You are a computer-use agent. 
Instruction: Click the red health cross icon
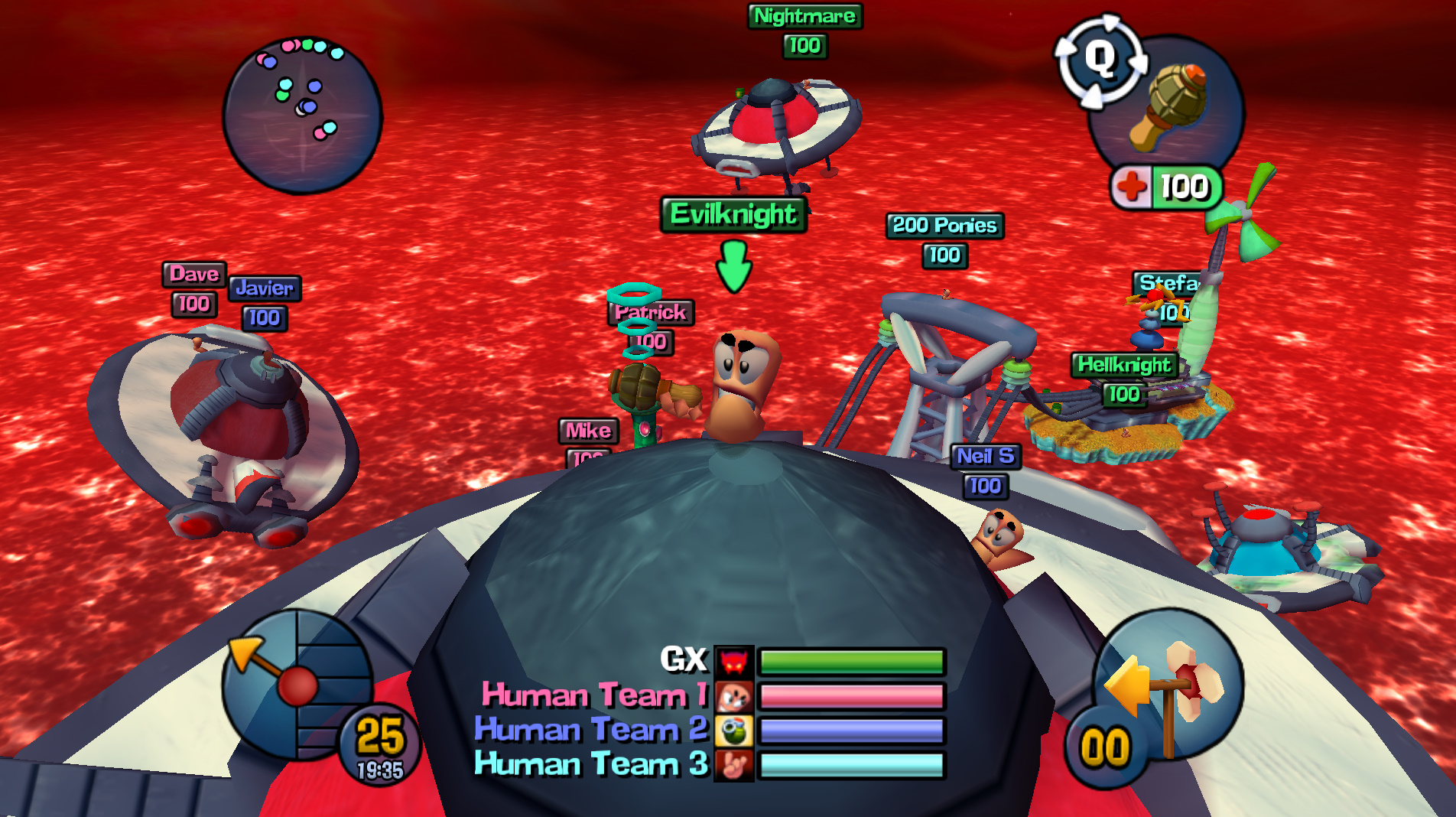click(x=1132, y=187)
